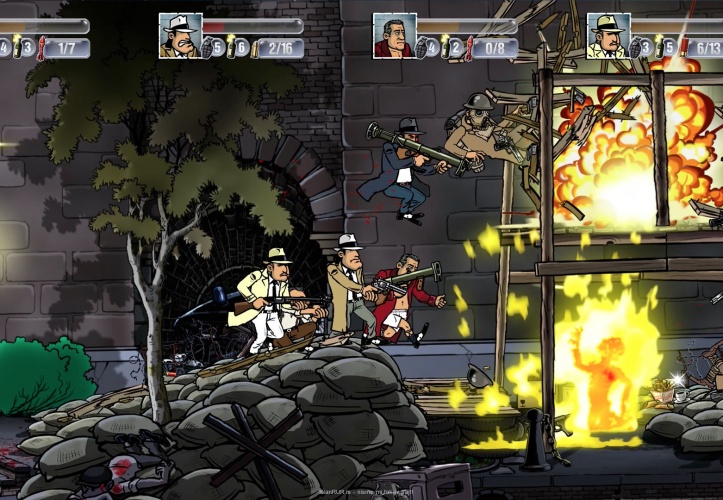Click molotov bottle icon beside red-suited portrait
The height and width of the screenshot is (500, 723).
(443, 47)
